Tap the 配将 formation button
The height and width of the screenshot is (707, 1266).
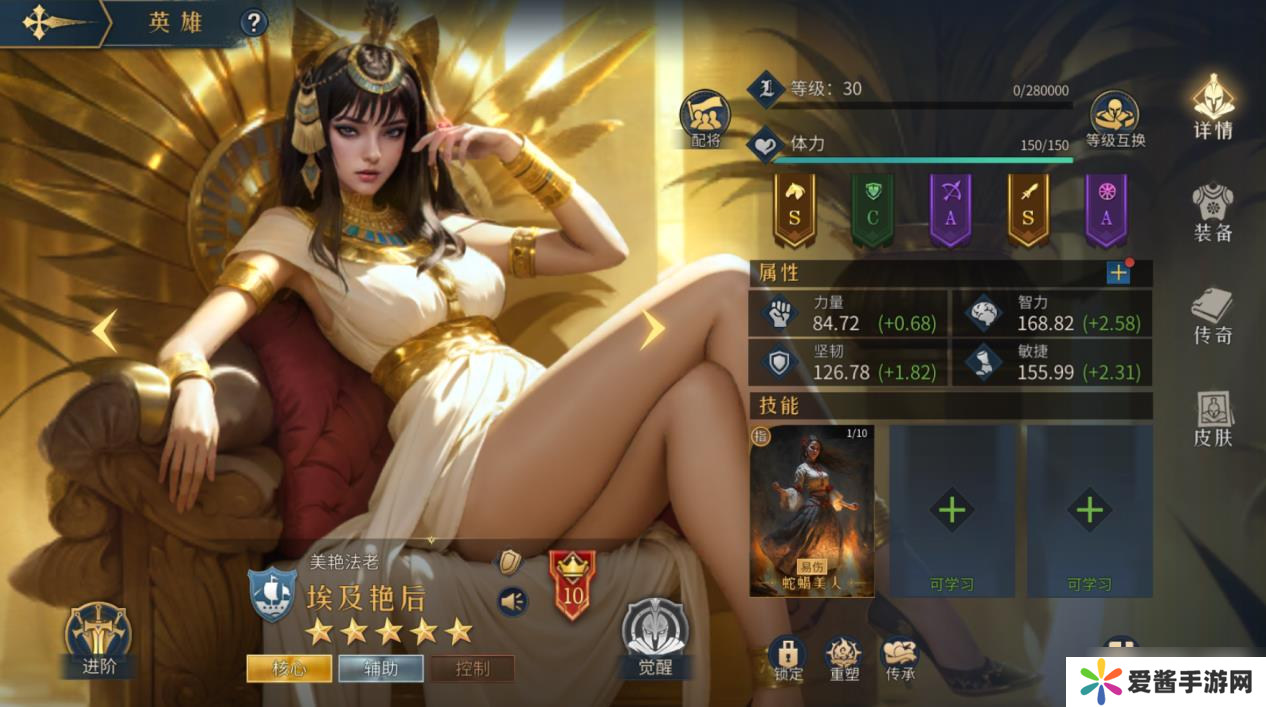point(705,118)
